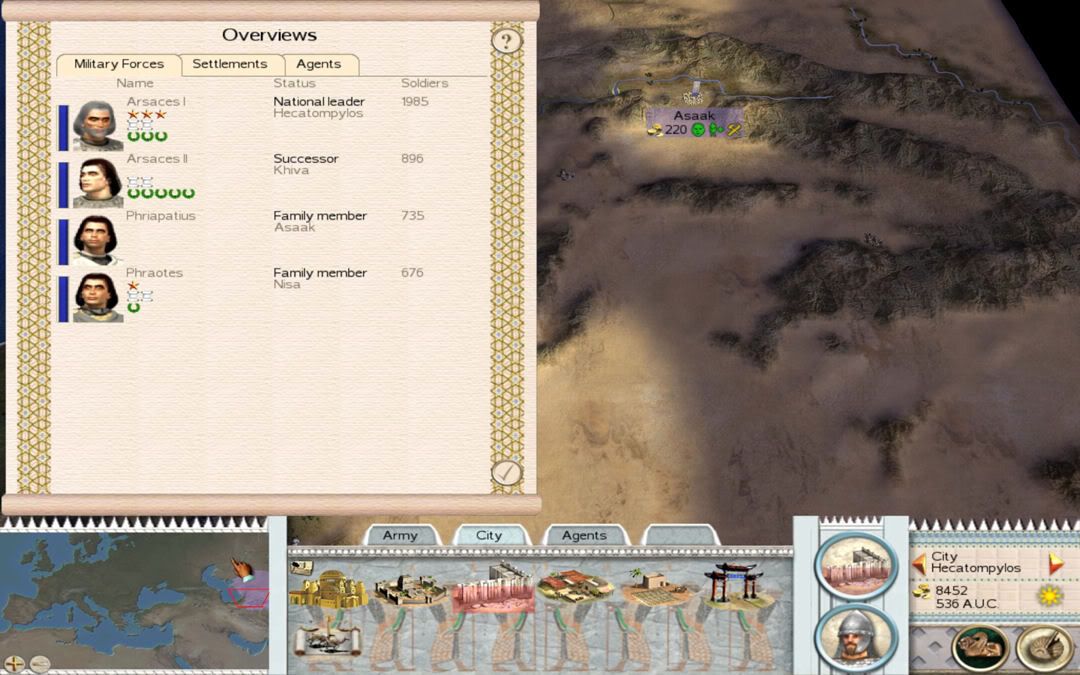The height and width of the screenshot is (675, 1080).
Task: Zoom out the minimap with the minus button
Action: coord(39,663)
